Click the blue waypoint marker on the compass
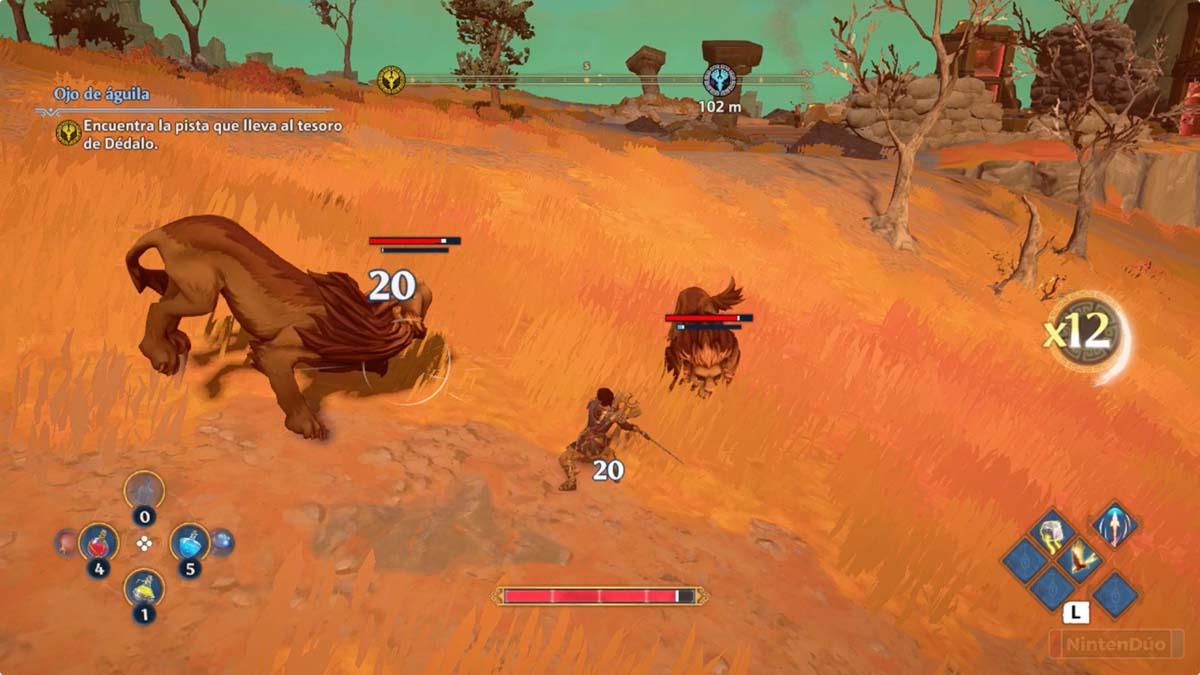 coord(719,80)
